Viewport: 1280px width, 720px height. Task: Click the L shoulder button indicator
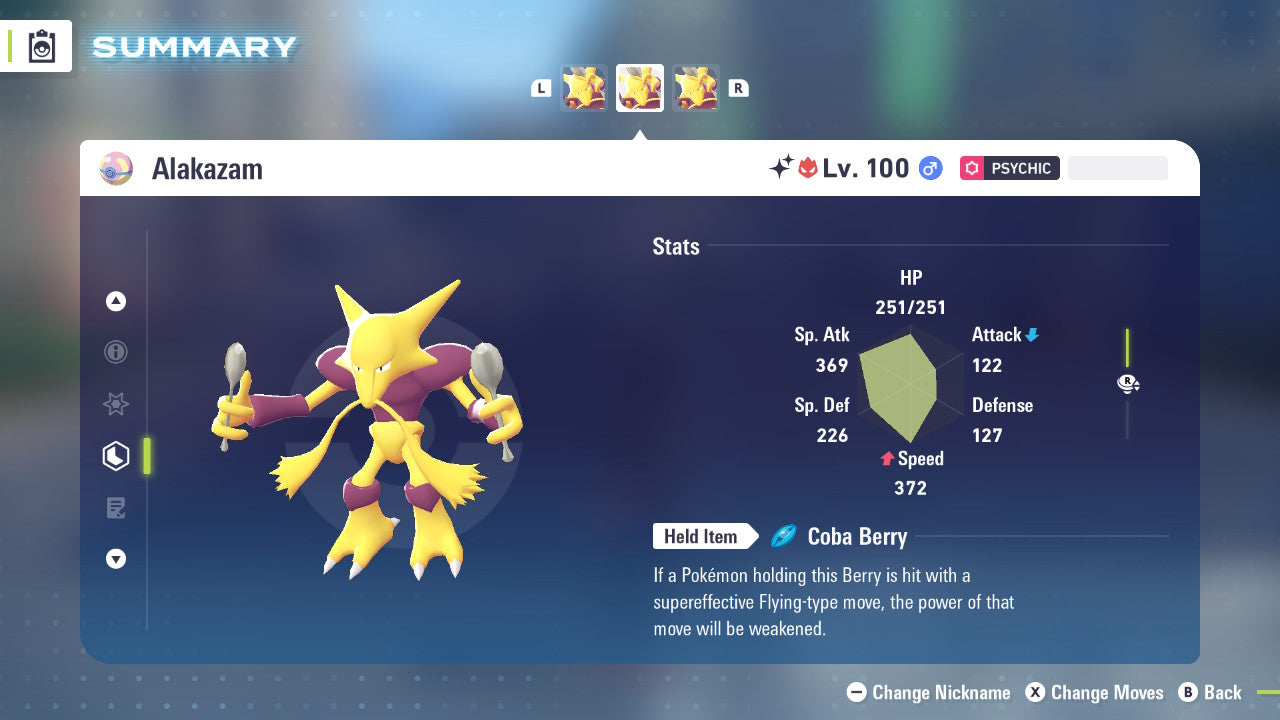pyautogui.click(x=541, y=87)
